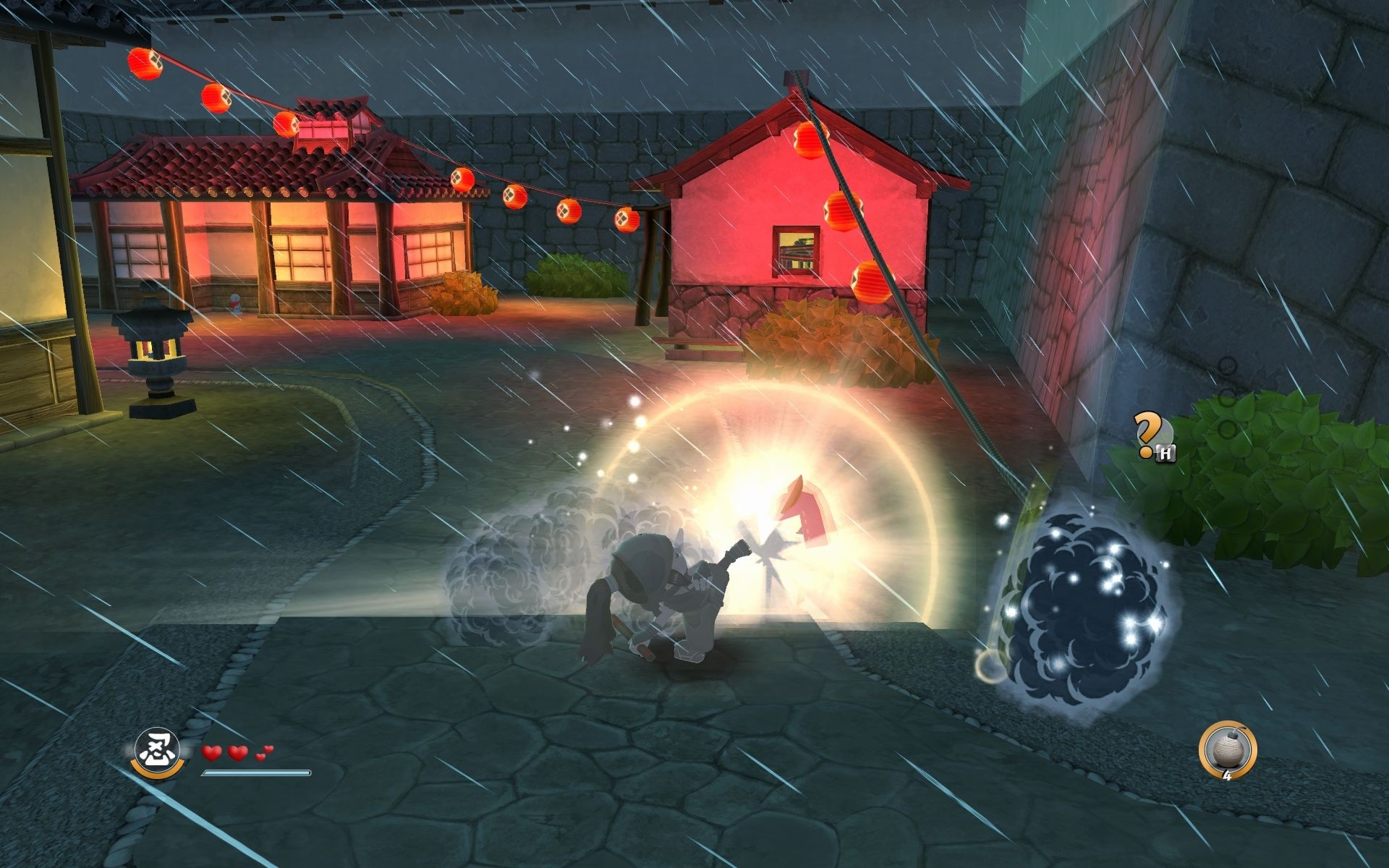
Task: Click the second red heart
Action: point(237,754)
